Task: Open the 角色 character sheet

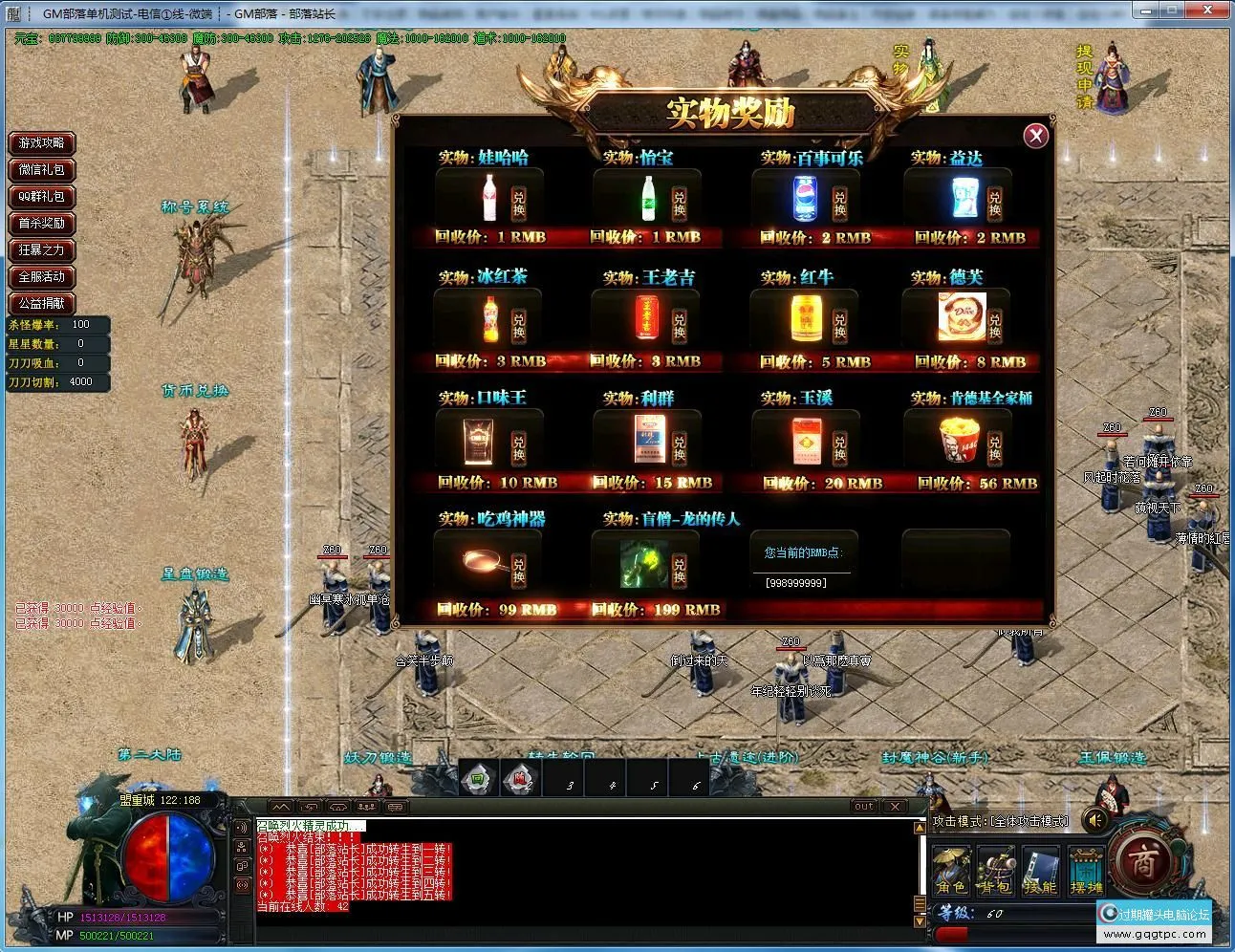Action: pos(951,871)
